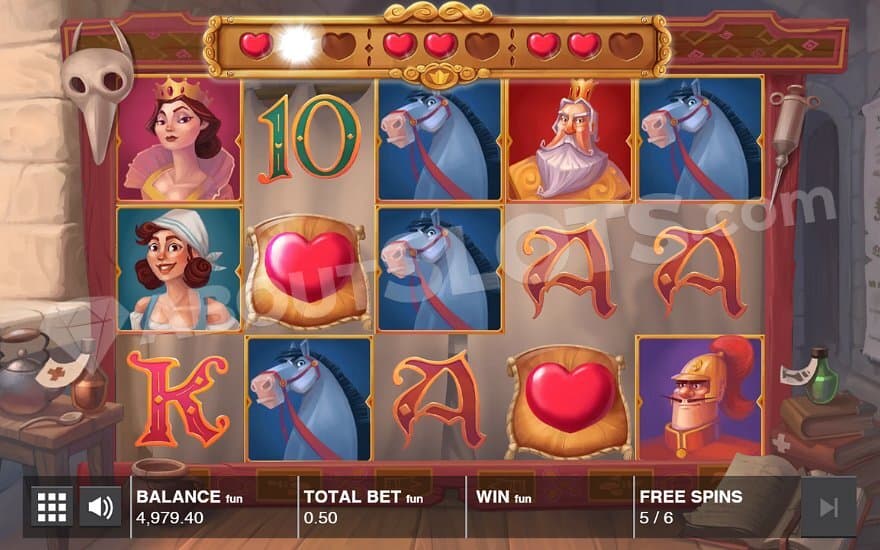Open the grid menu button

pyautogui.click(x=52, y=507)
